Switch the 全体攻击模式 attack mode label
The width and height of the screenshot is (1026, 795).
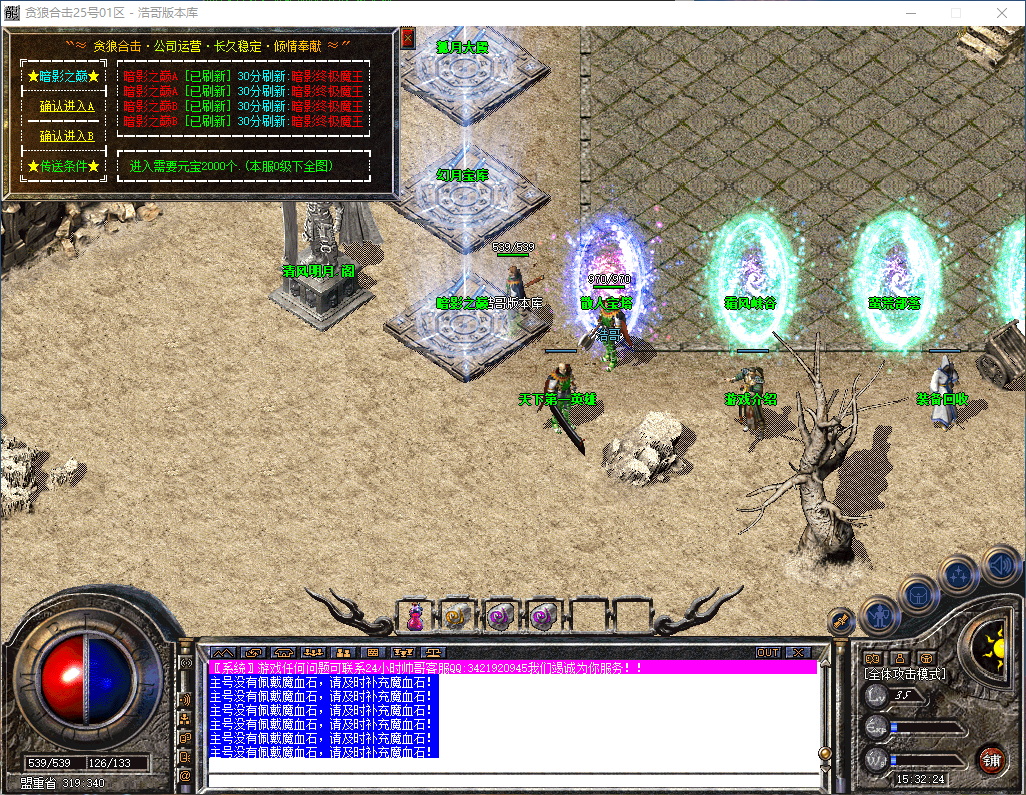[905, 674]
